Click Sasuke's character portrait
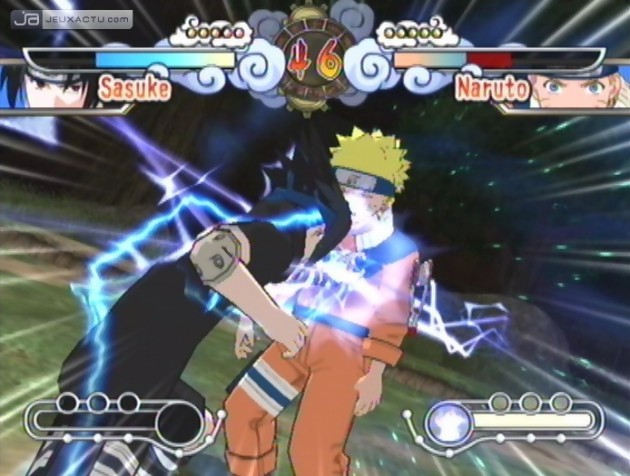 click(x=50, y=85)
